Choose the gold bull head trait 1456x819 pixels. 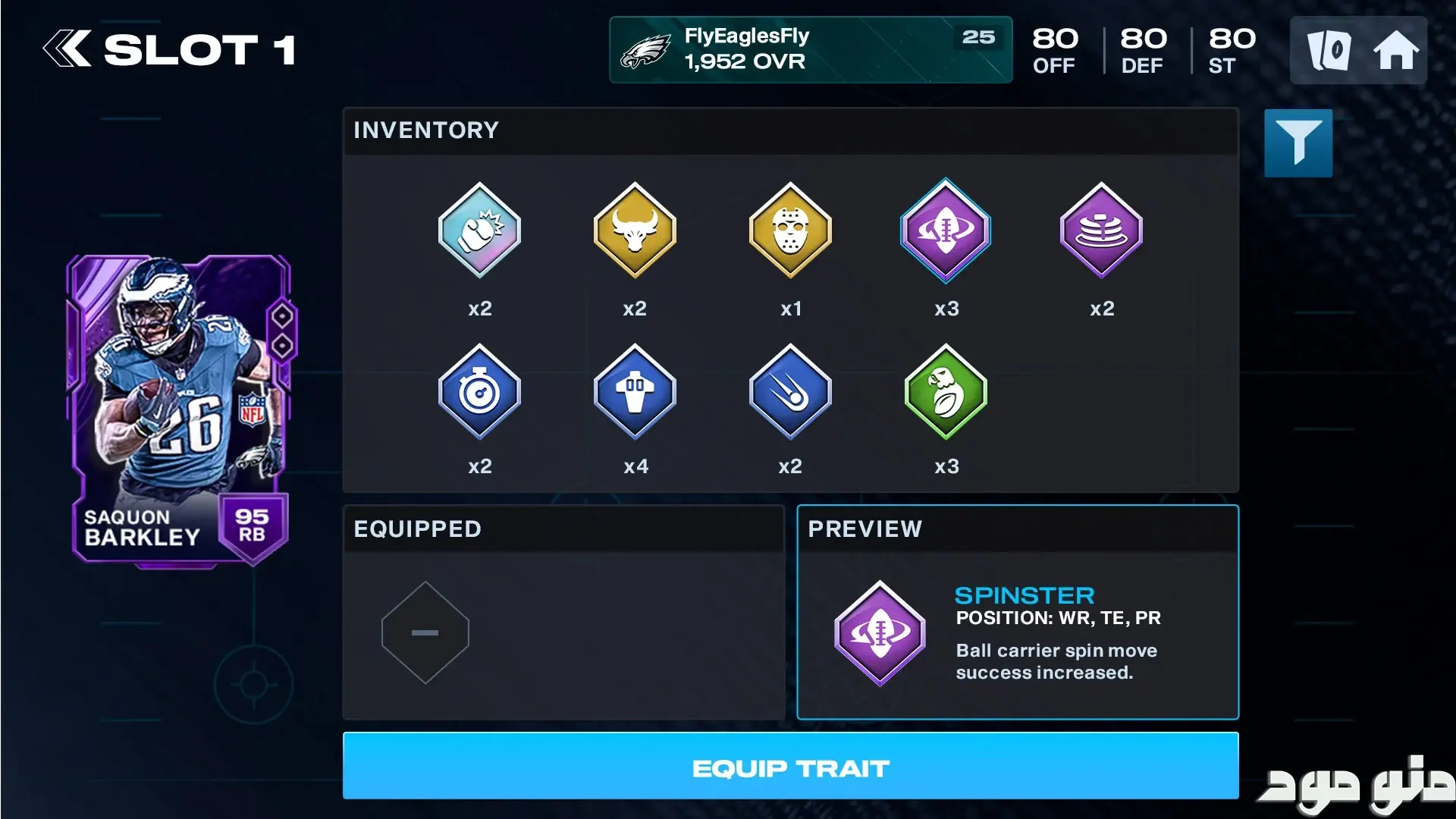click(x=635, y=231)
